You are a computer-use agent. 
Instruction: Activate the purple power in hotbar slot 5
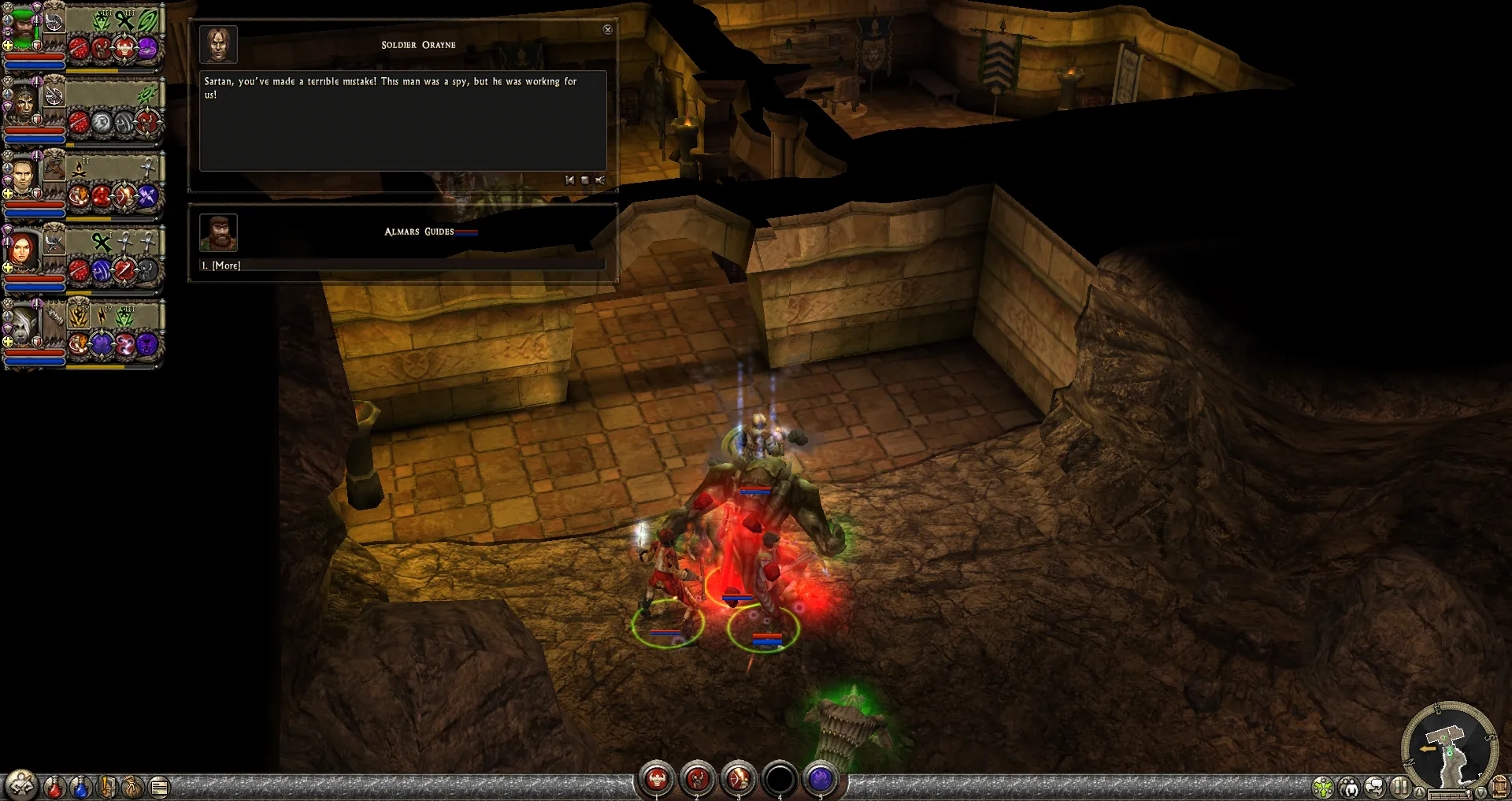click(x=821, y=779)
